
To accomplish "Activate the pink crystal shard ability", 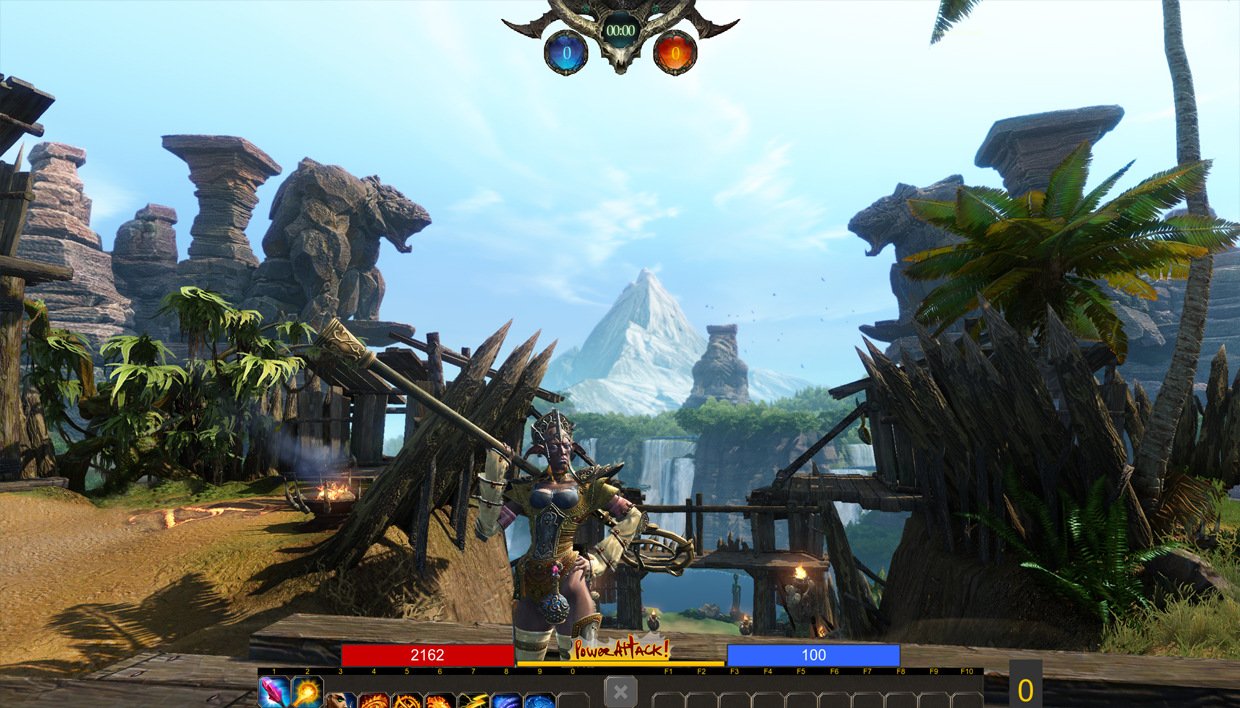I will [x=274, y=692].
